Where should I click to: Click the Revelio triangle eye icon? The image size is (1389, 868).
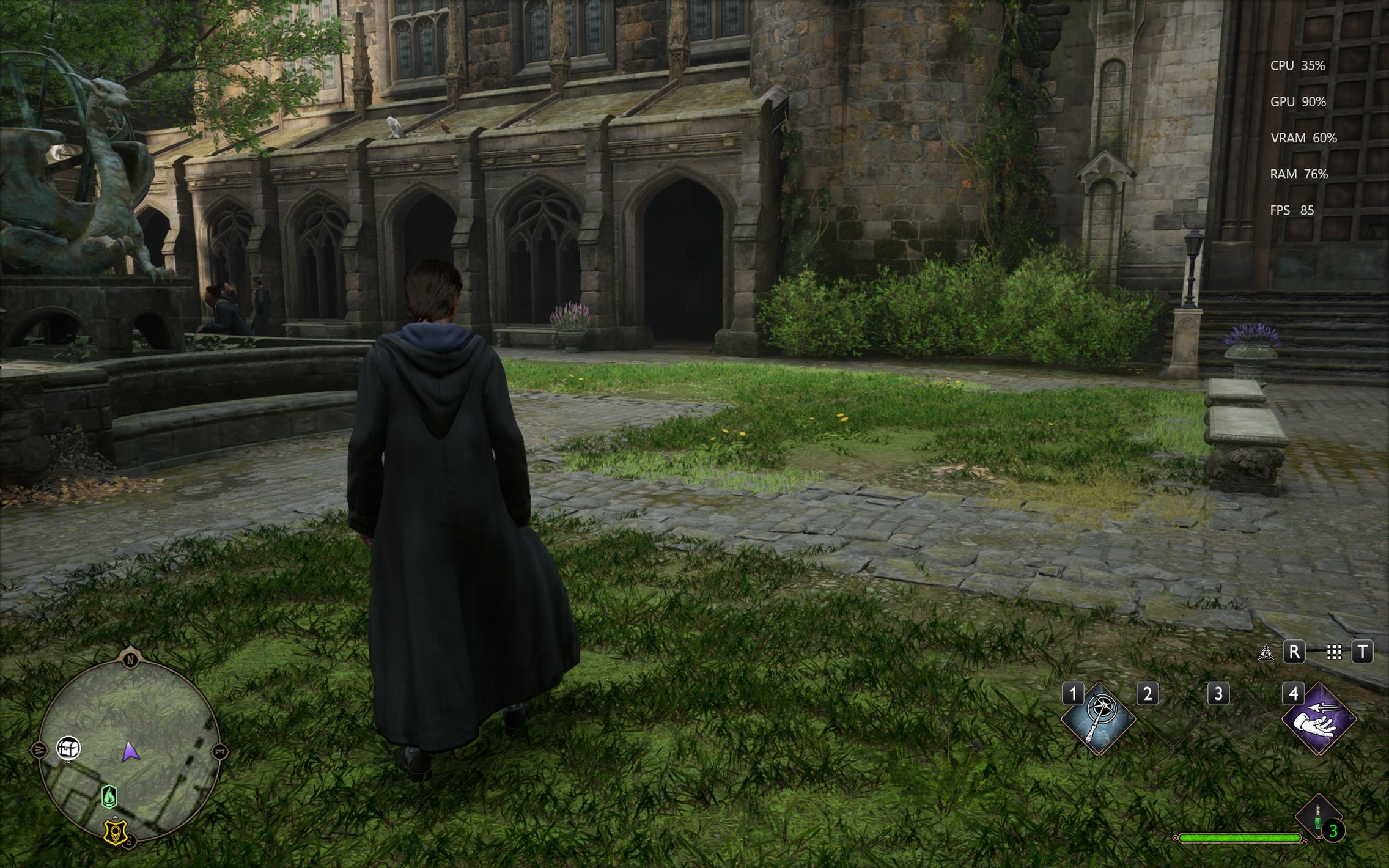(1266, 653)
